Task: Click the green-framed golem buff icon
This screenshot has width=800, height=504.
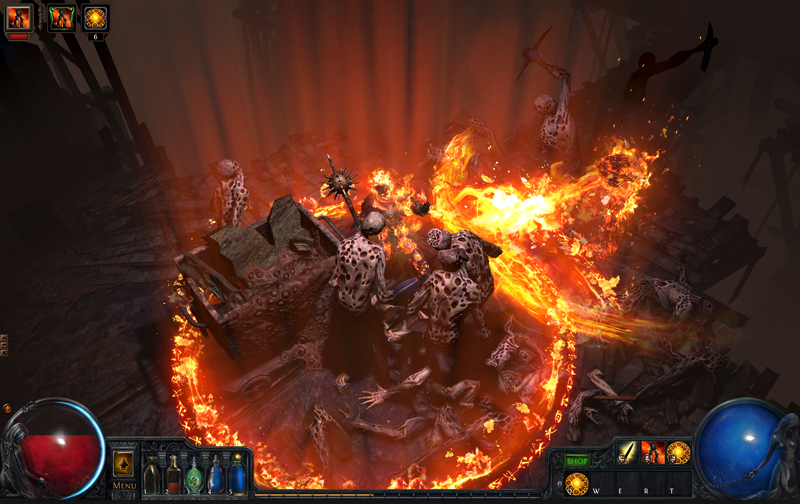Action: [x=62, y=17]
